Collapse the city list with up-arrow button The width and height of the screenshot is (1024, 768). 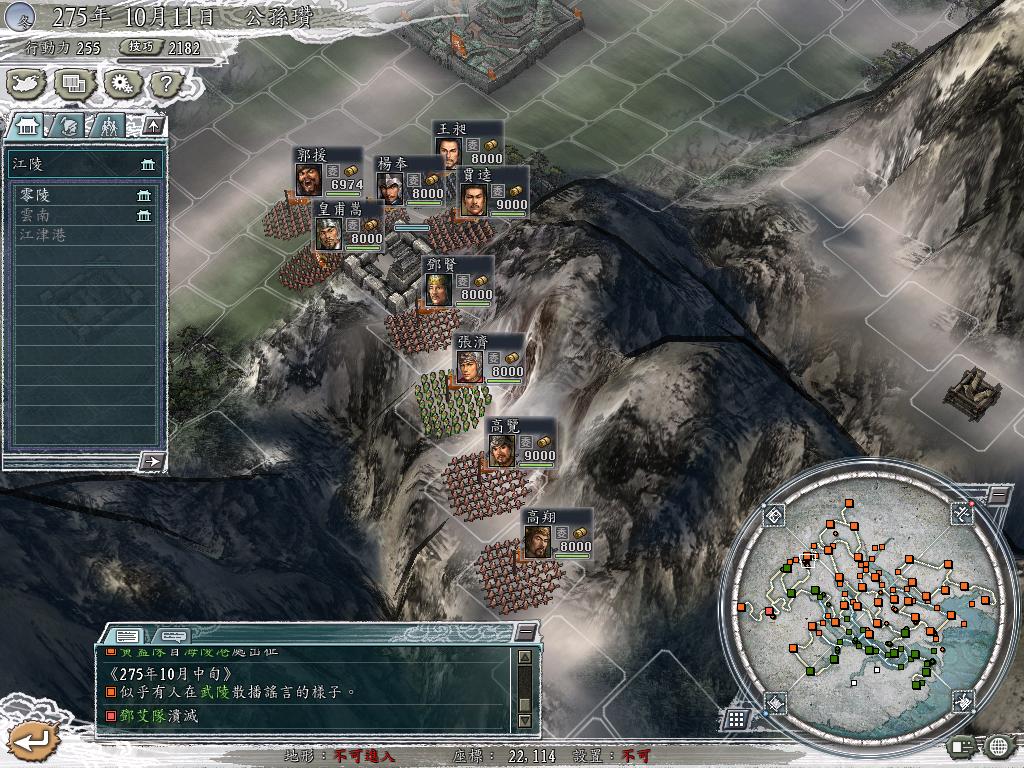point(153,126)
